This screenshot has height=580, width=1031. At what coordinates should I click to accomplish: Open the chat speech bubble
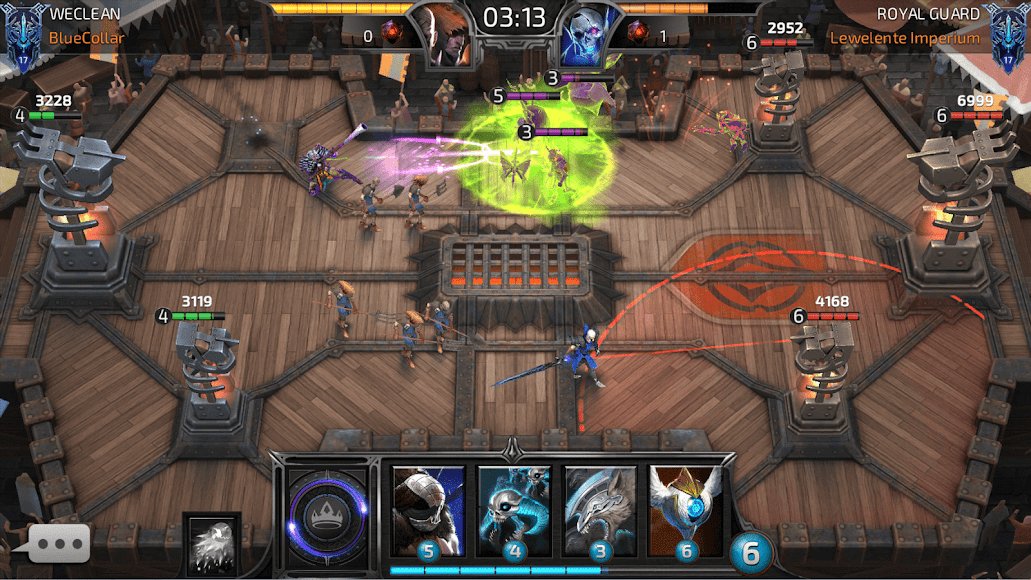pos(60,543)
